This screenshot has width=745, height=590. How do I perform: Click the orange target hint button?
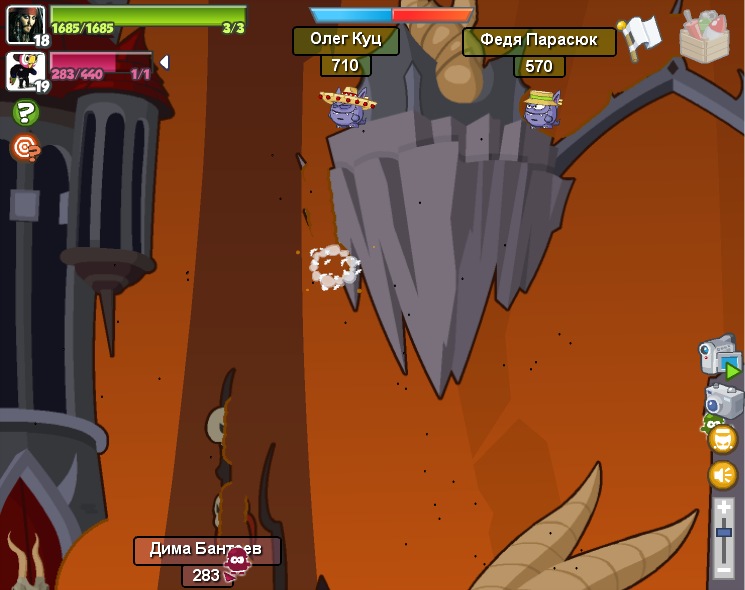pyautogui.click(x=25, y=148)
